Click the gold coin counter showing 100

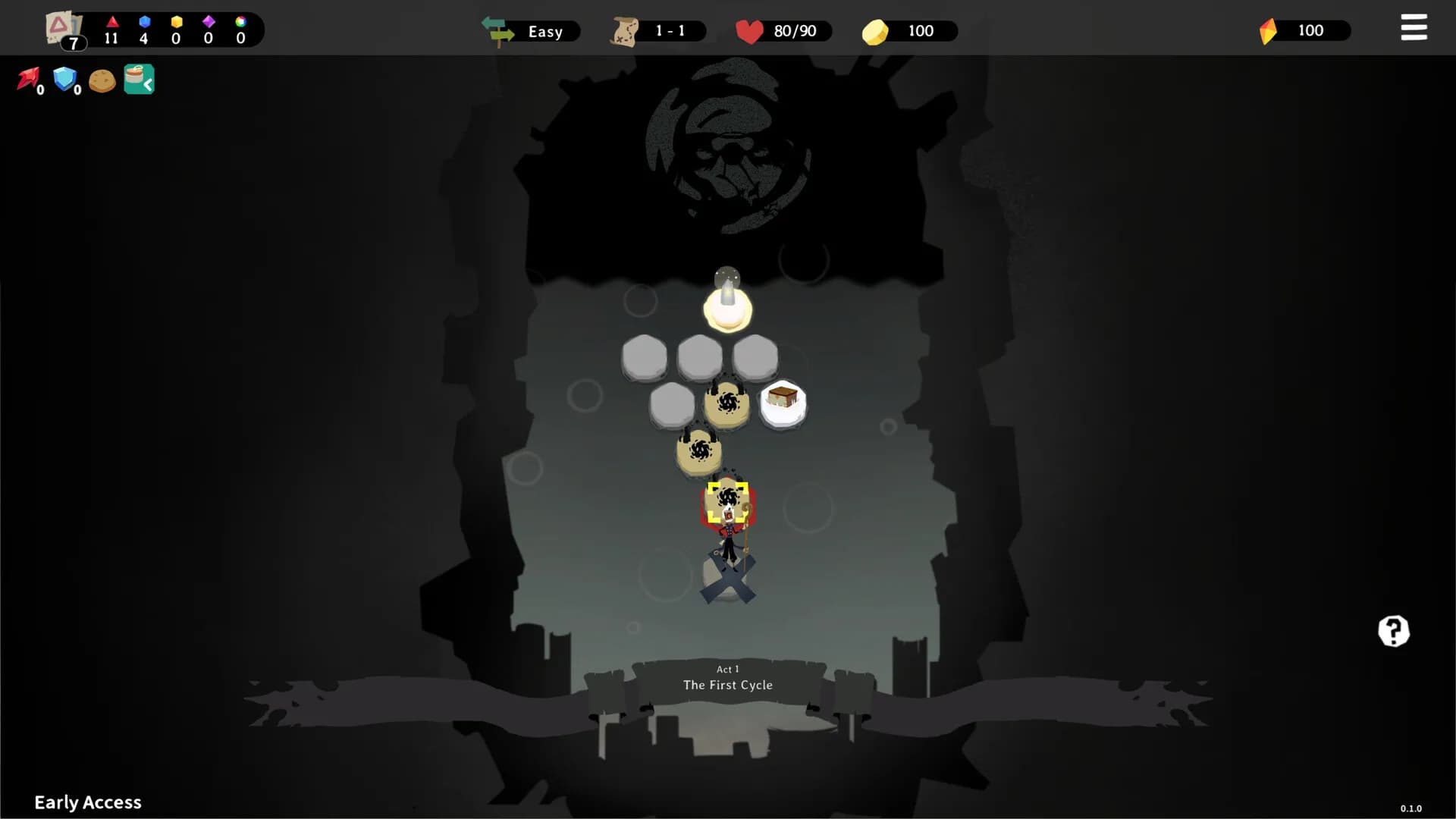coord(908,31)
